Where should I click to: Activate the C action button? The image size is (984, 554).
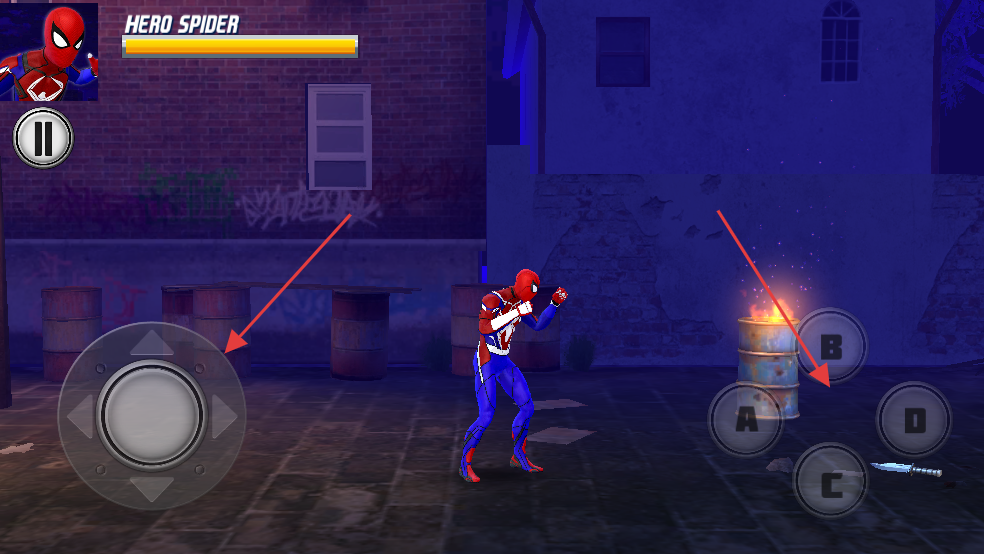[x=830, y=485]
